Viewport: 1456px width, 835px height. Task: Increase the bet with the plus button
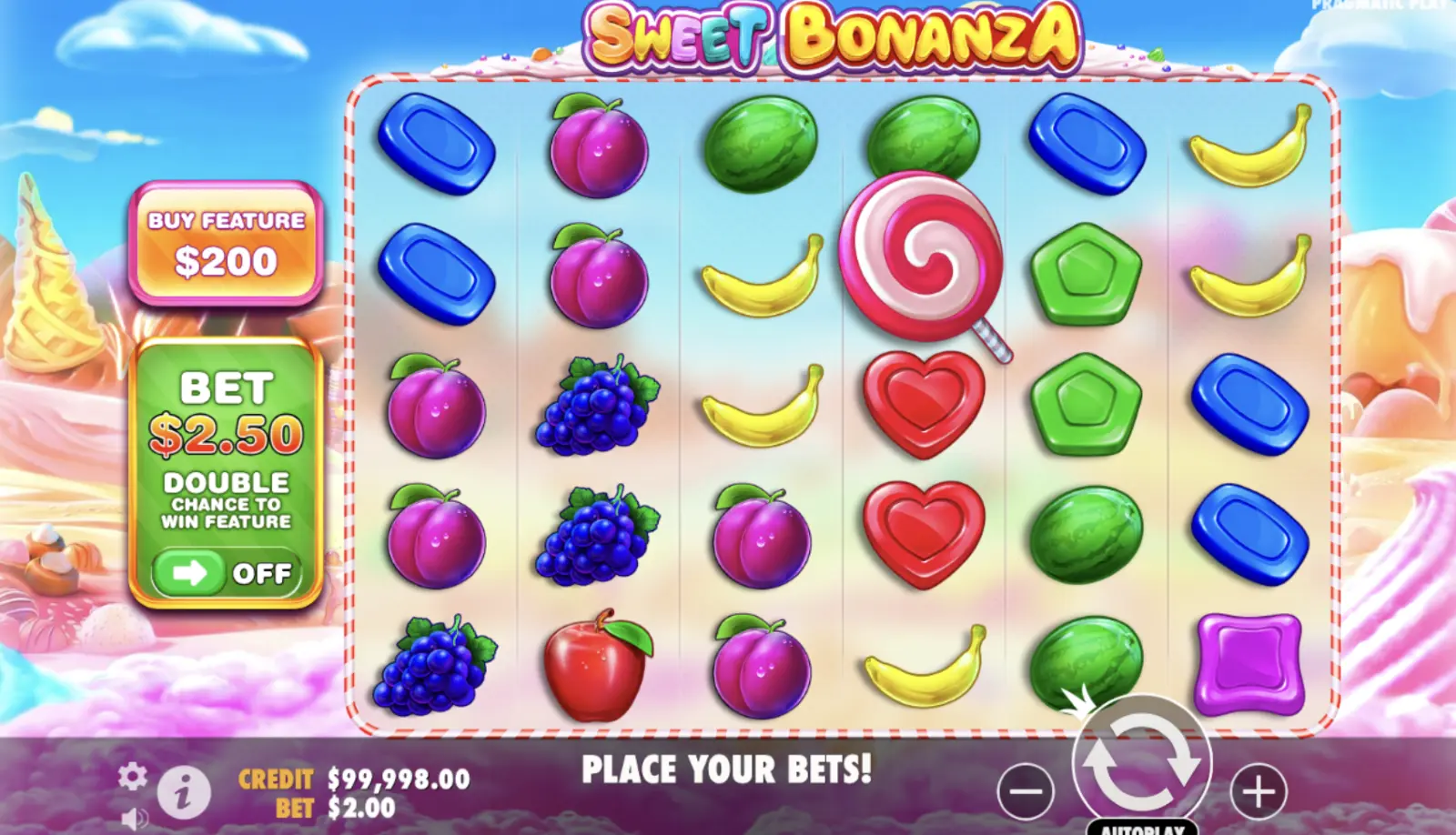1258,790
